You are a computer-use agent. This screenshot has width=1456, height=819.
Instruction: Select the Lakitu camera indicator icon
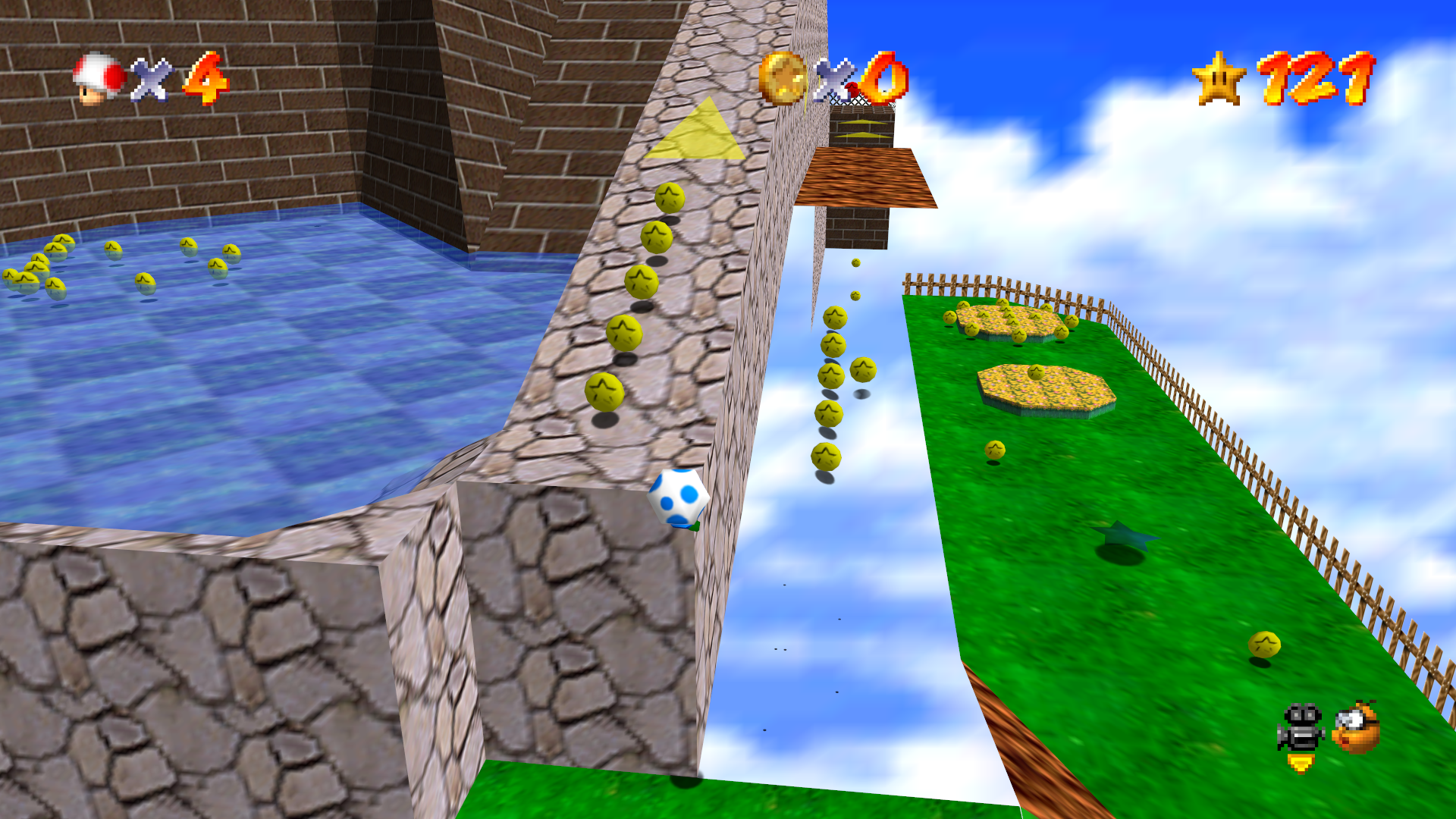tap(1357, 727)
